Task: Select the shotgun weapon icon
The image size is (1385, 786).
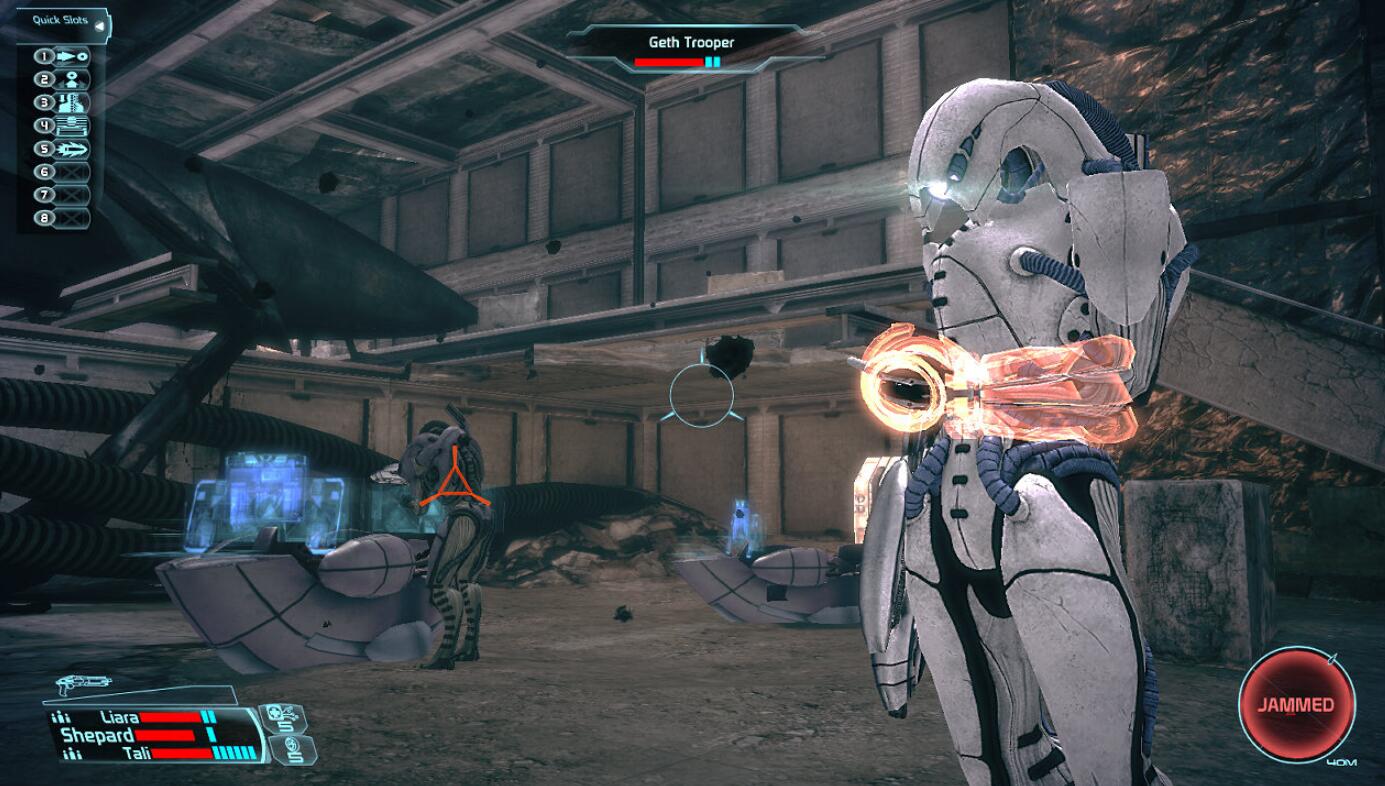Action: click(84, 685)
